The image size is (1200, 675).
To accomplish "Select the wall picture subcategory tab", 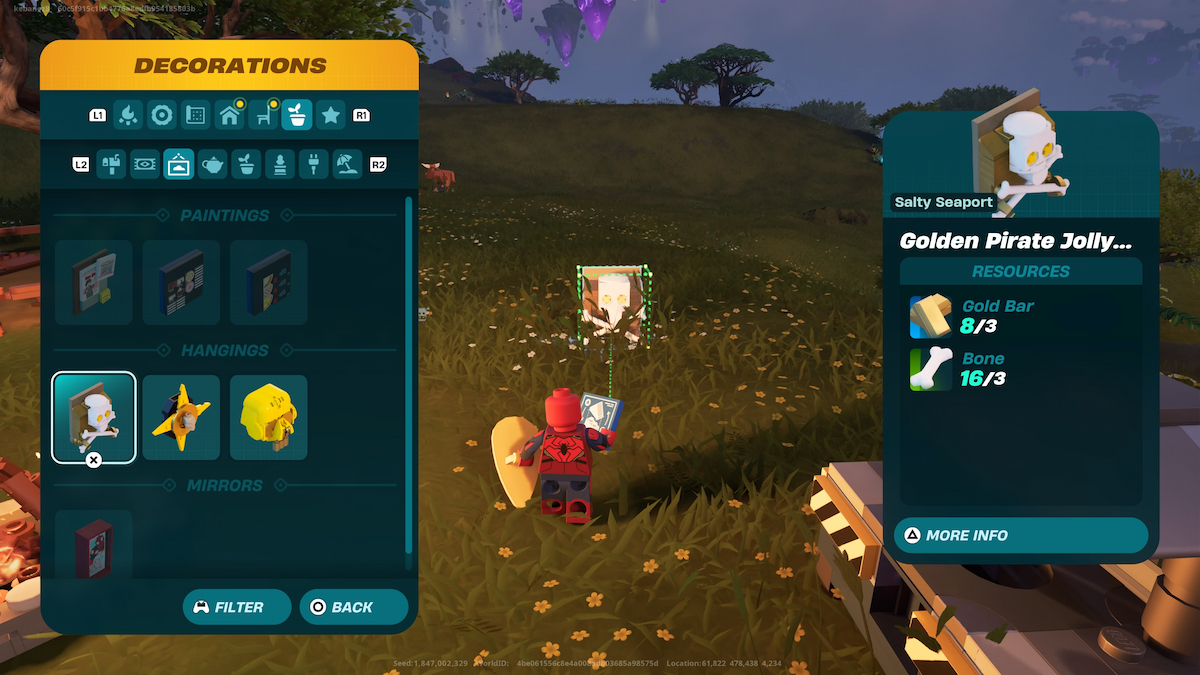I will pyautogui.click(x=179, y=164).
